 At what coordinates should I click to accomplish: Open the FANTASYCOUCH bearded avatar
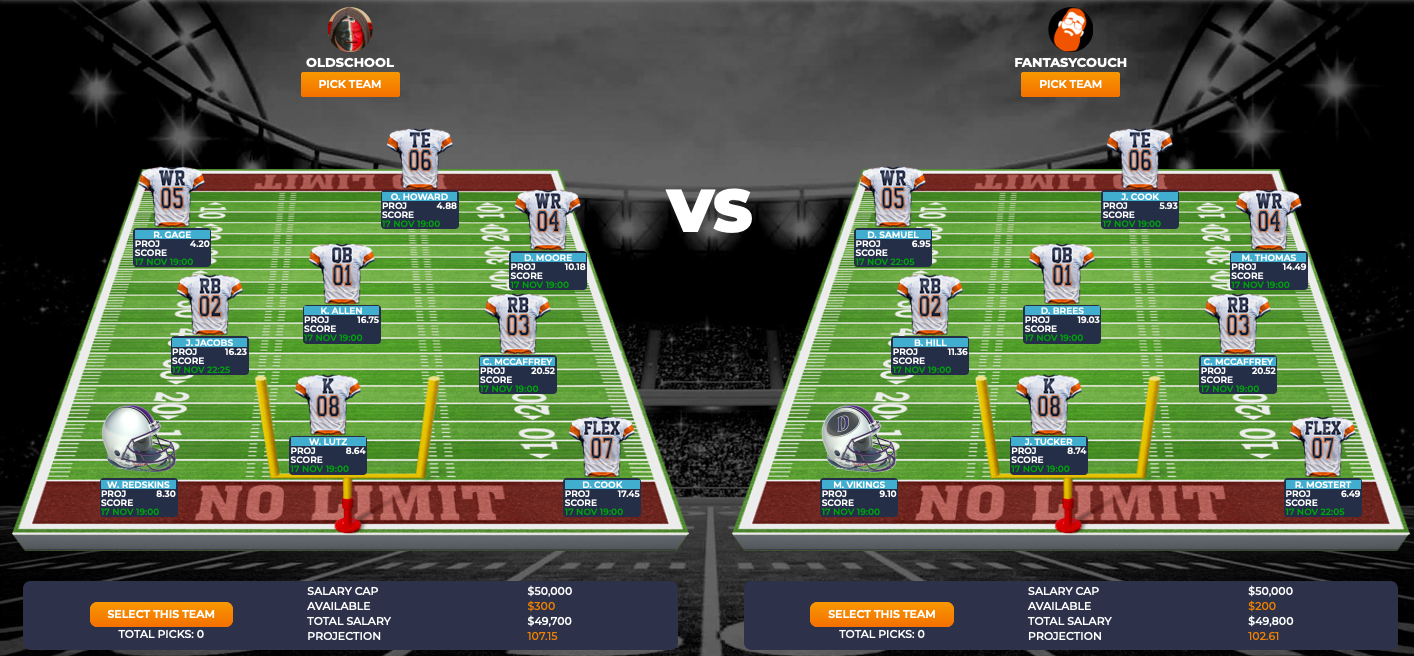click(1070, 29)
